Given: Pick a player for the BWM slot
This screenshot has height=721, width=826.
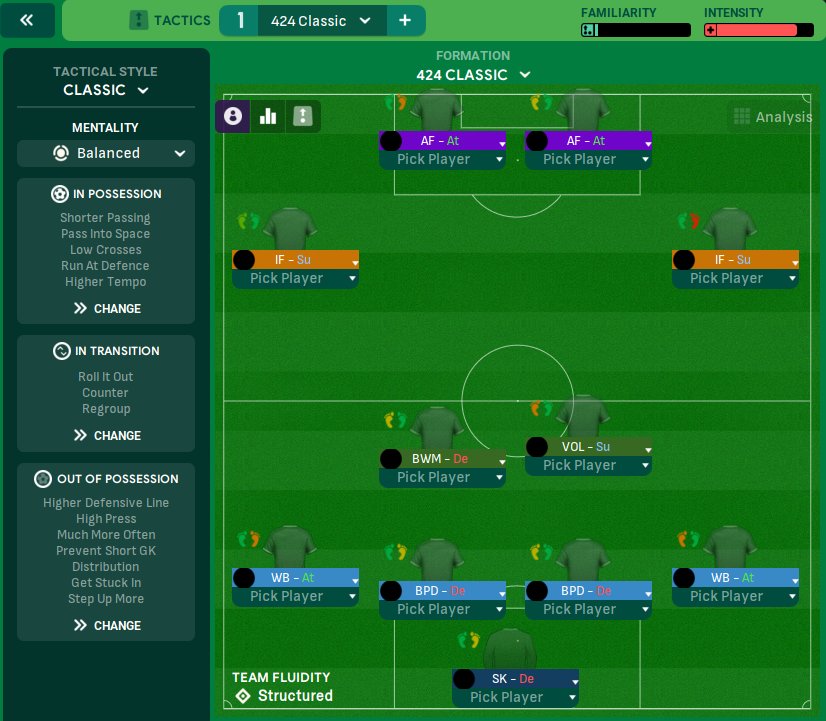Looking at the screenshot, I should [x=442, y=478].
